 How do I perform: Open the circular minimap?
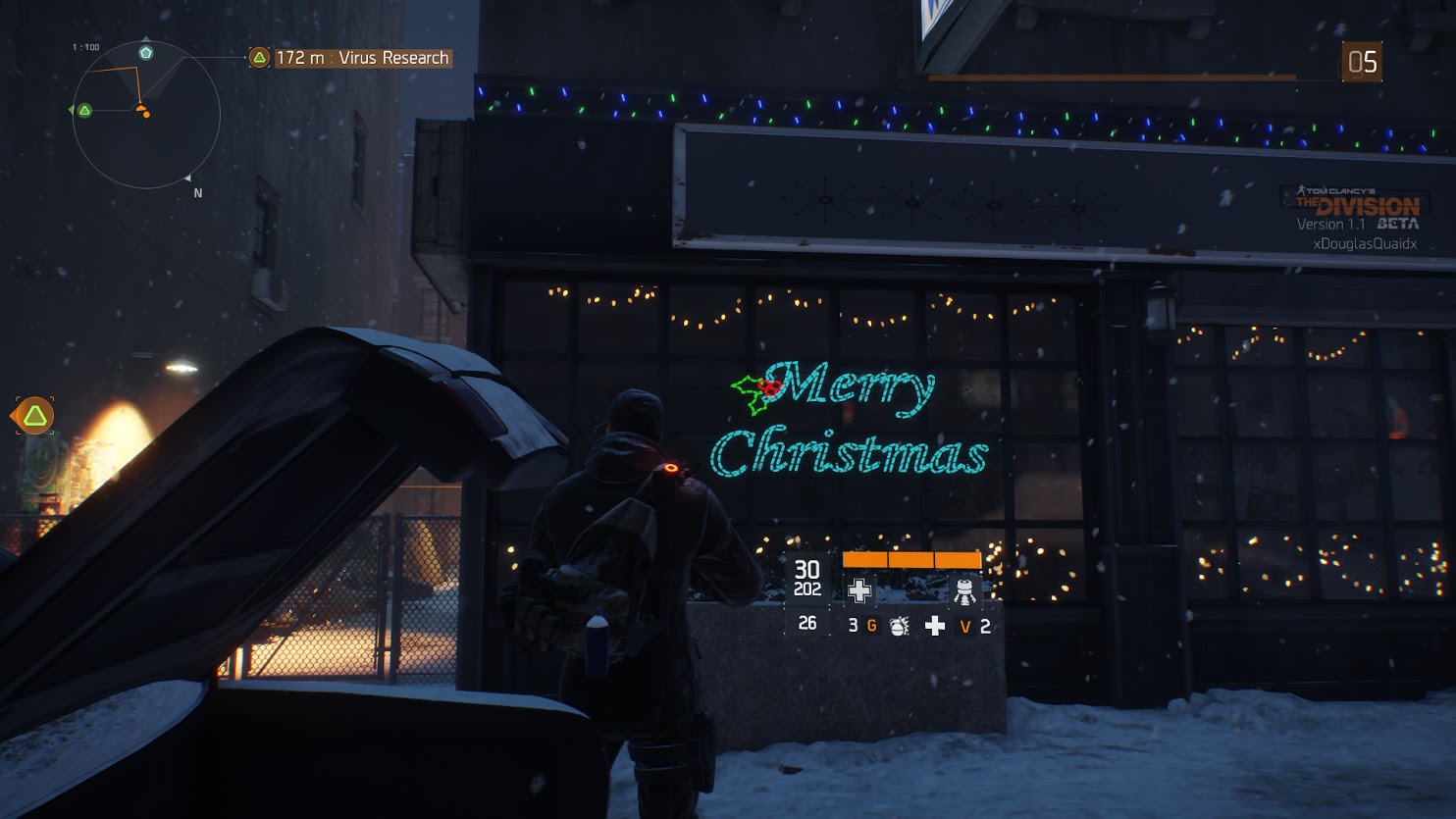[146, 115]
